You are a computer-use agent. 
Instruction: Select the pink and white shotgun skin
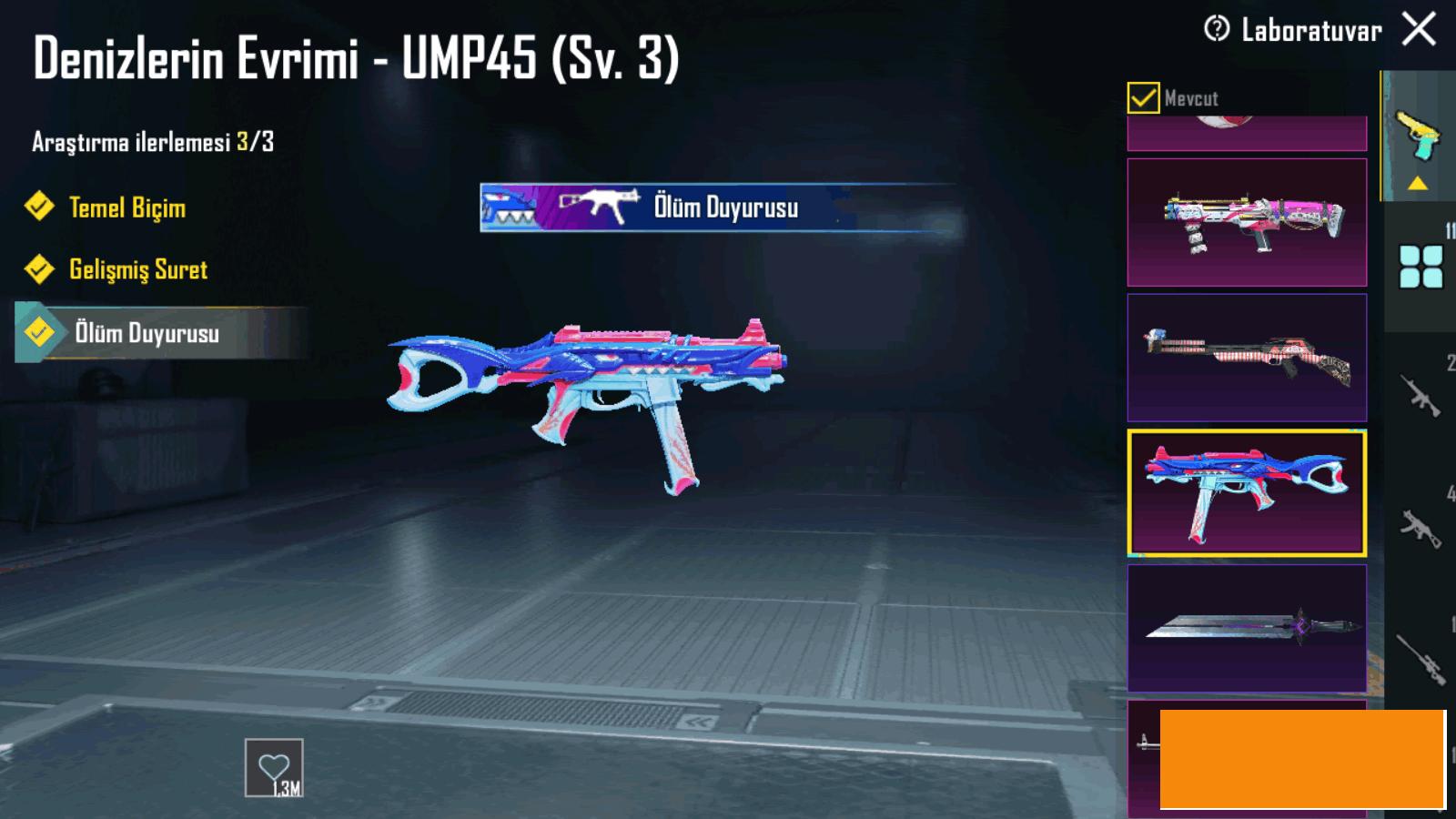1247,223
